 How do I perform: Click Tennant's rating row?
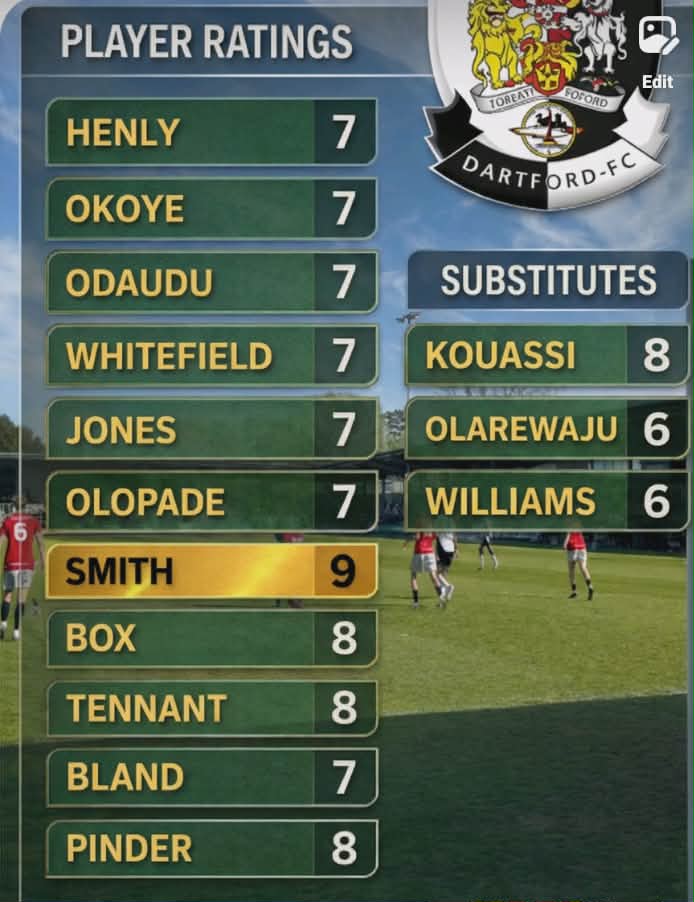[x=211, y=708]
